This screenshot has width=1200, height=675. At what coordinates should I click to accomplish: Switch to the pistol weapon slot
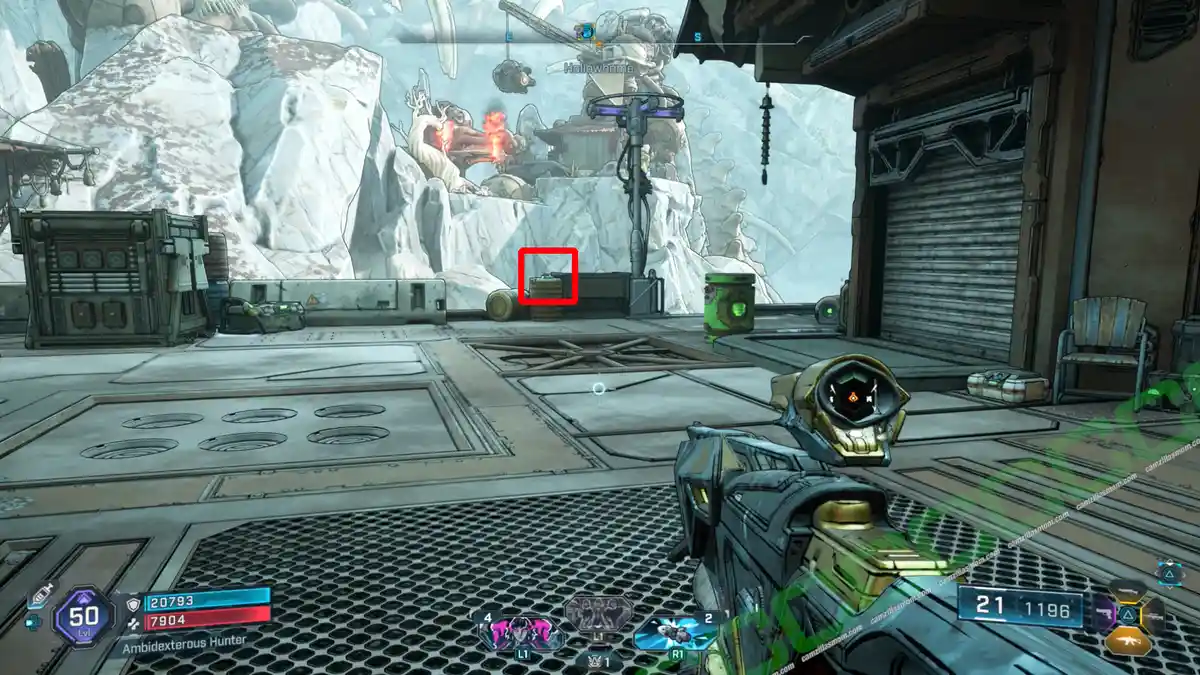click(1105, 613)
